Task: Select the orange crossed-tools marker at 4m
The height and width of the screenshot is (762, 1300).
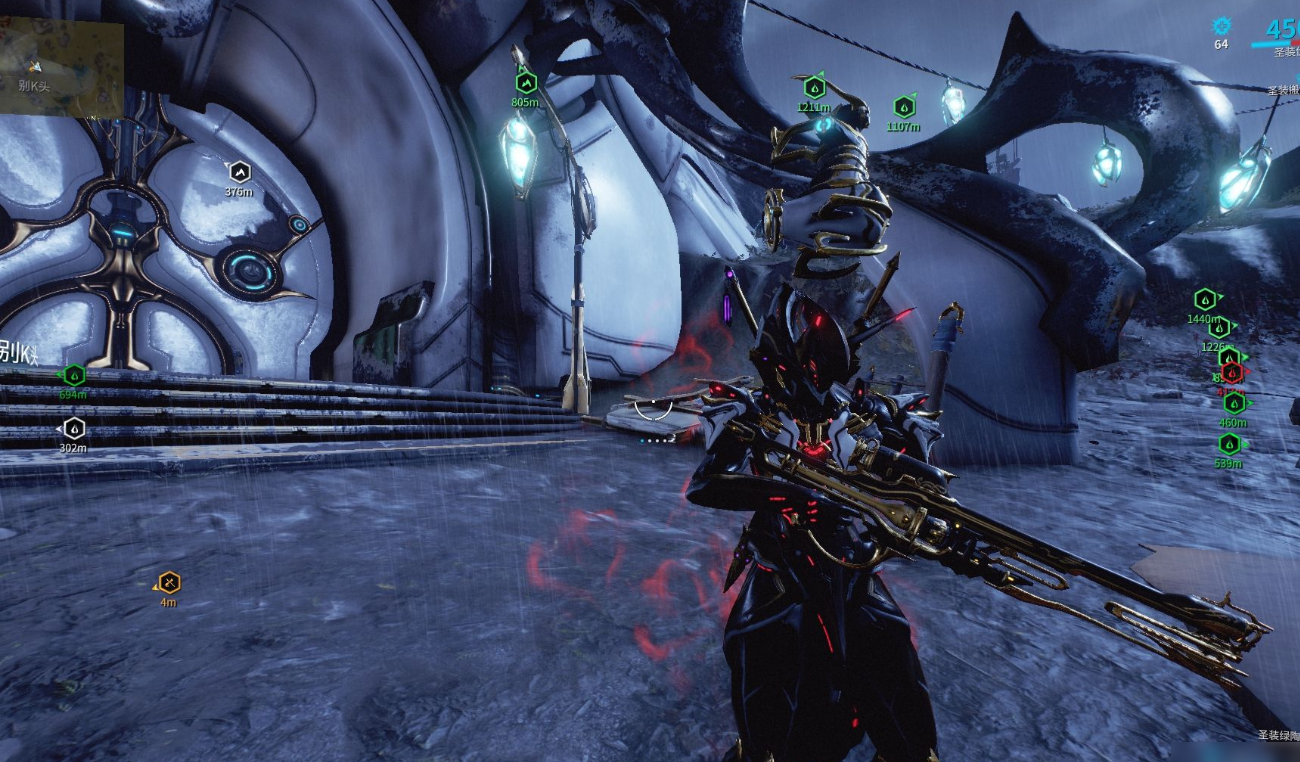Action: click(x=169, y=582)
